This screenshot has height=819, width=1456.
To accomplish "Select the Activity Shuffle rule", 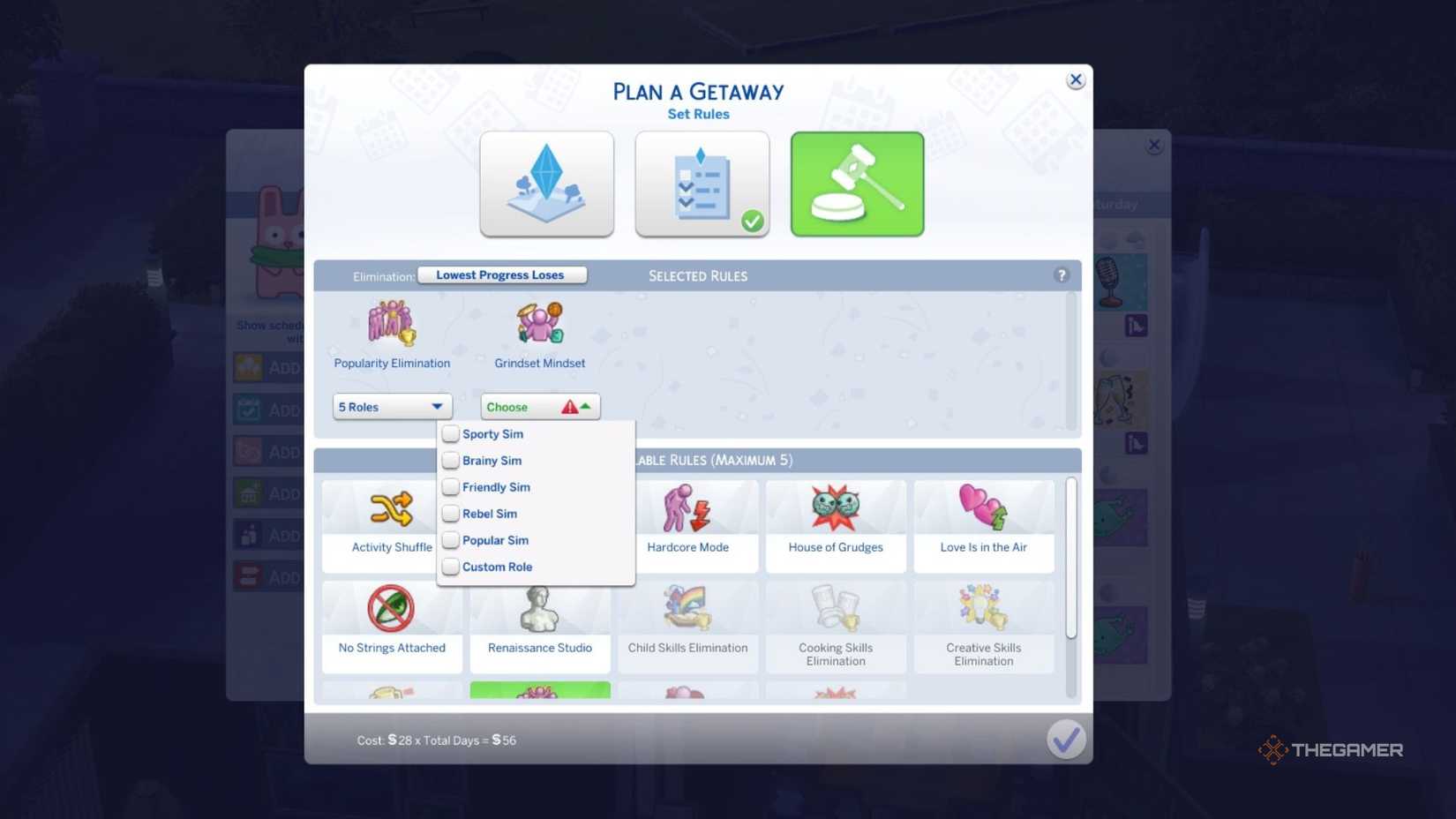I will (x=391, y=525).
